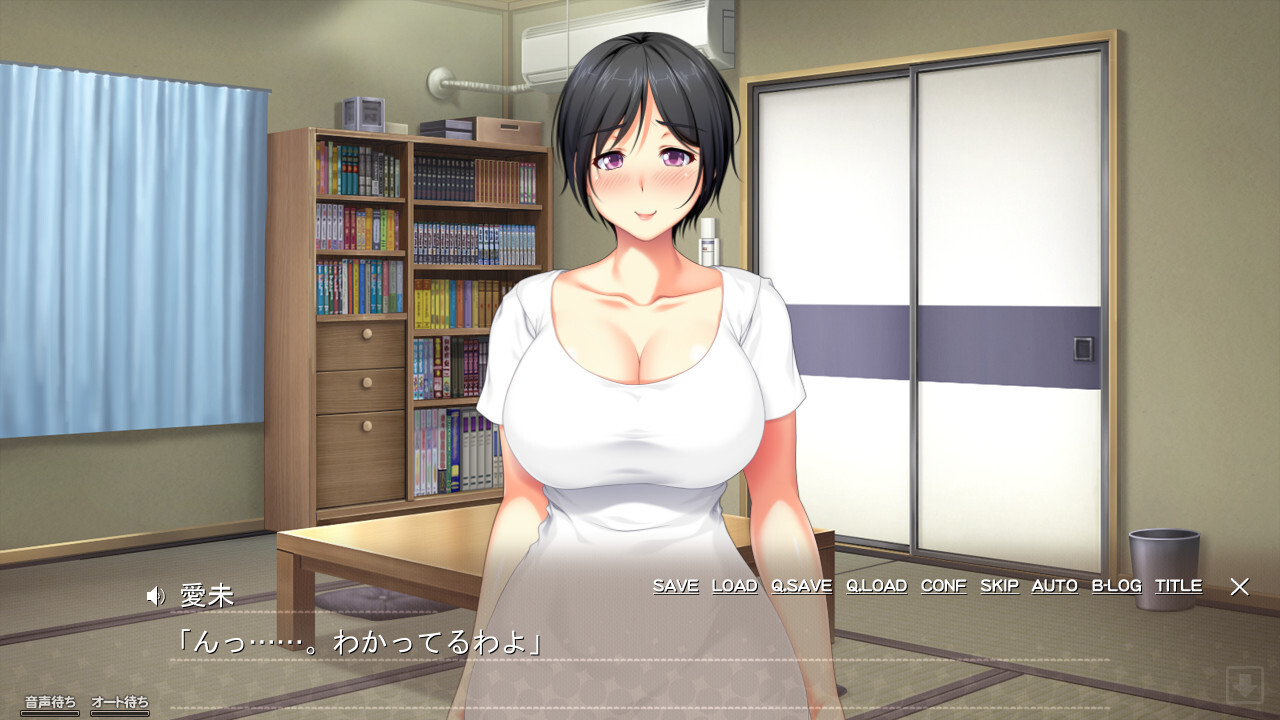Toggle the 音声待ち voice-wait option
Viewport: 1280px width, 720px height.
50,703
